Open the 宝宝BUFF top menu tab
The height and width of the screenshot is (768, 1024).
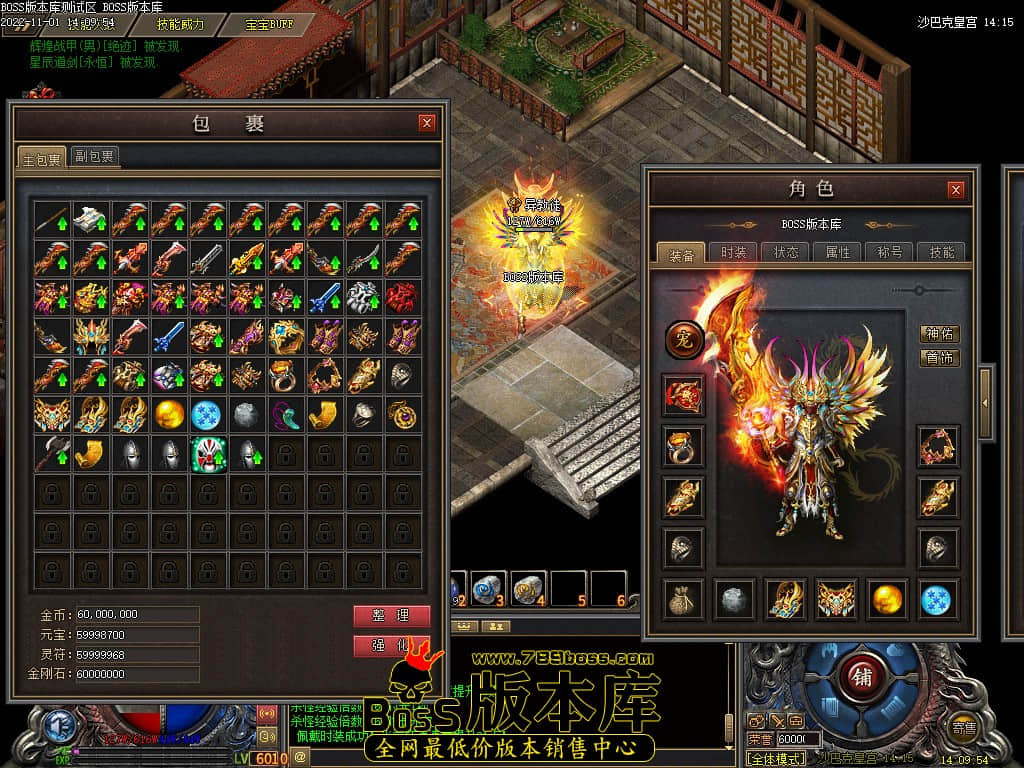click(270, 23)
